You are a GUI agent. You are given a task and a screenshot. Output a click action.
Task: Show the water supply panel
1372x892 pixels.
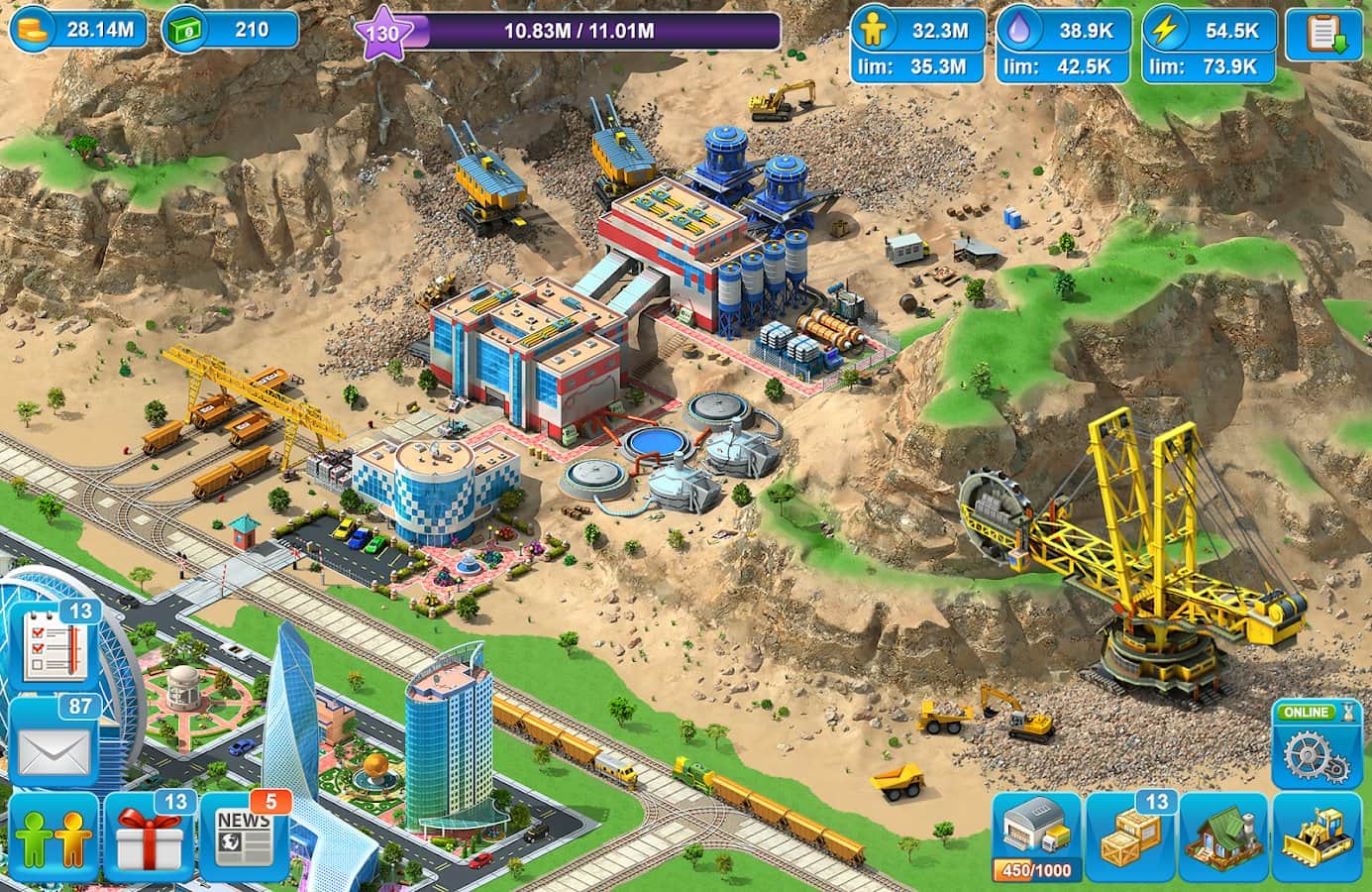(x=1063, y=48)
